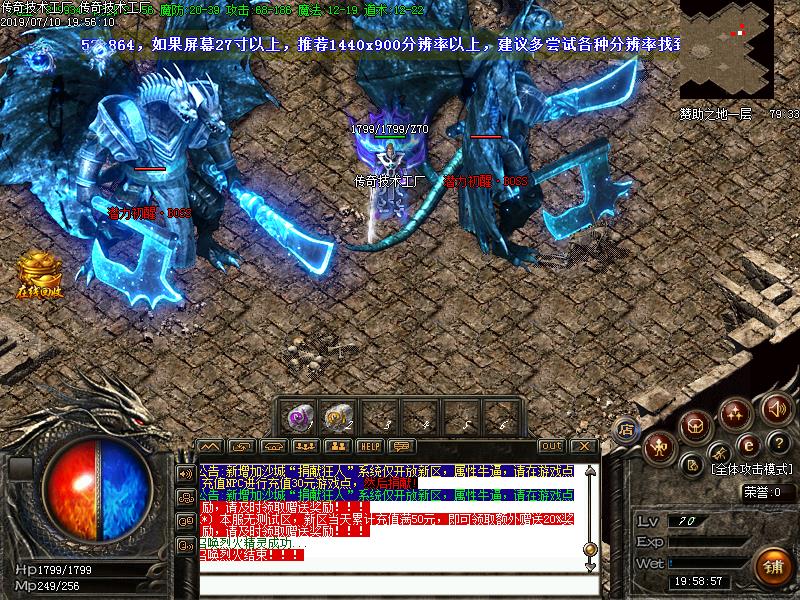
Task: Open the character status icon
Action: tap(659, 446)
